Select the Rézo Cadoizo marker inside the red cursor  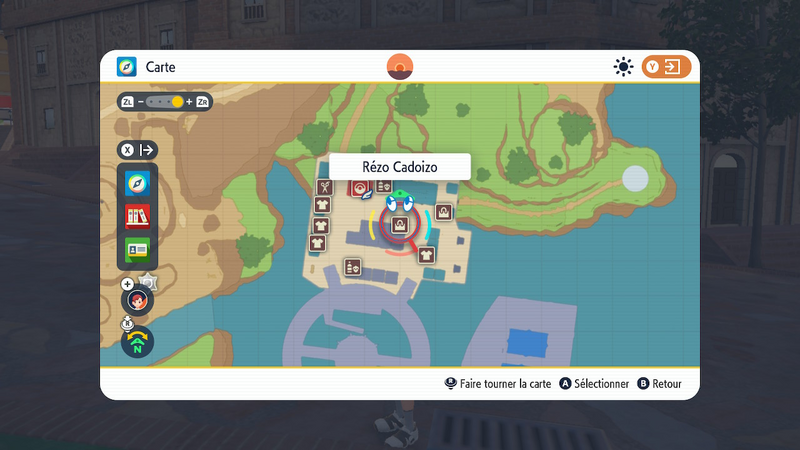400,225
